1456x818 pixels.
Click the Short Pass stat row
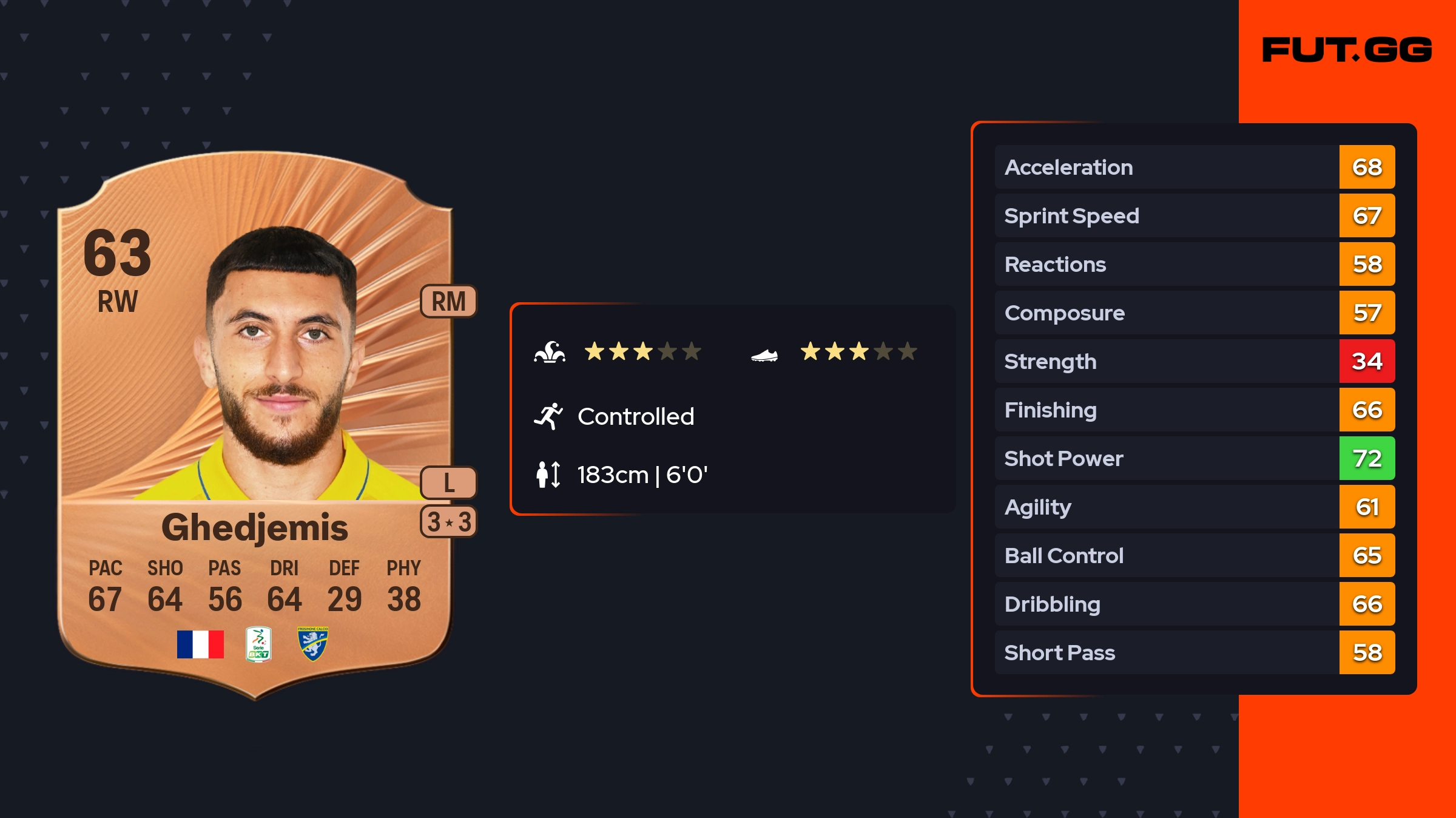tap(1194, 653)
